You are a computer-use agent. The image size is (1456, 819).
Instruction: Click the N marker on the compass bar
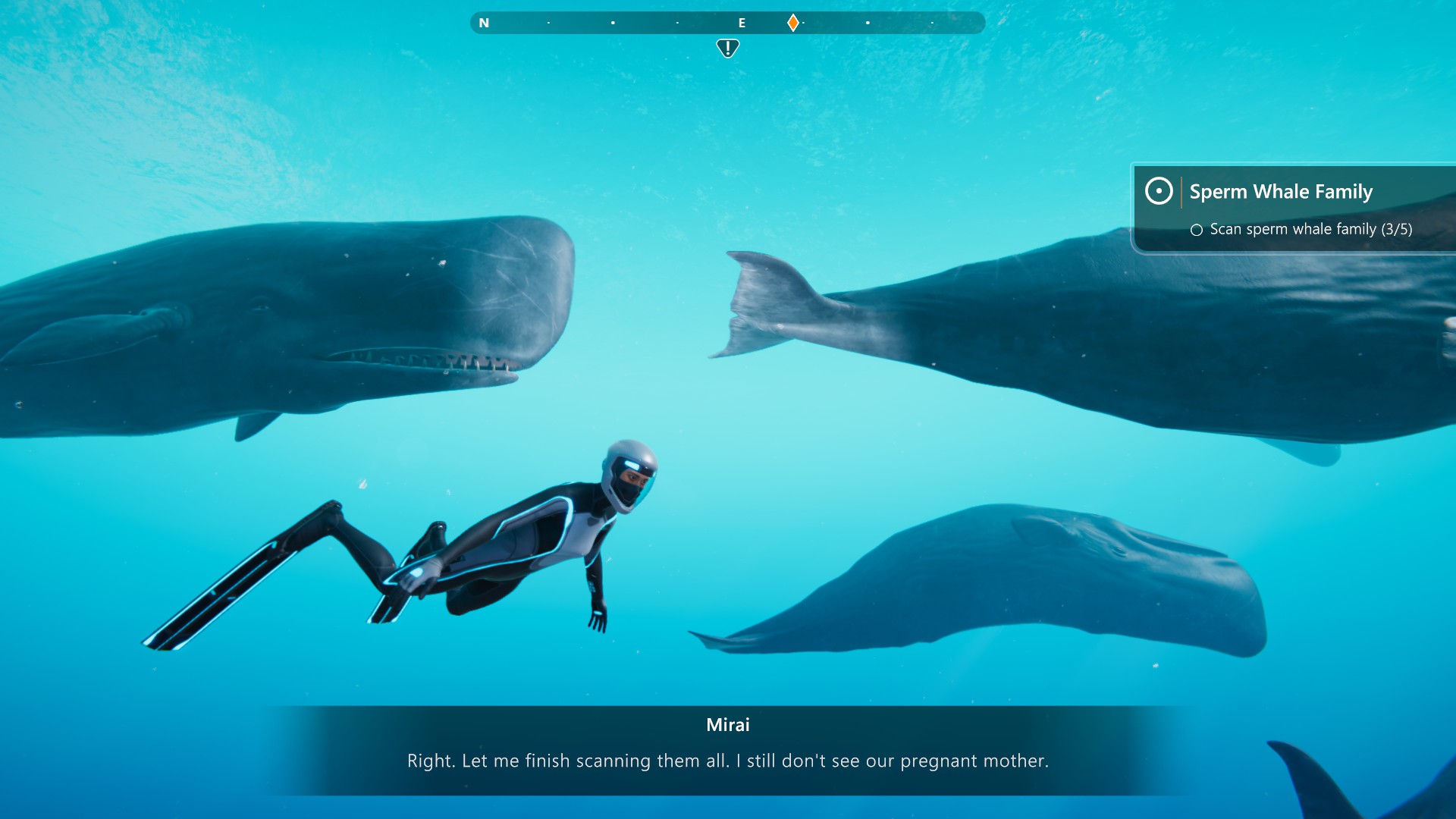(484, 23)
